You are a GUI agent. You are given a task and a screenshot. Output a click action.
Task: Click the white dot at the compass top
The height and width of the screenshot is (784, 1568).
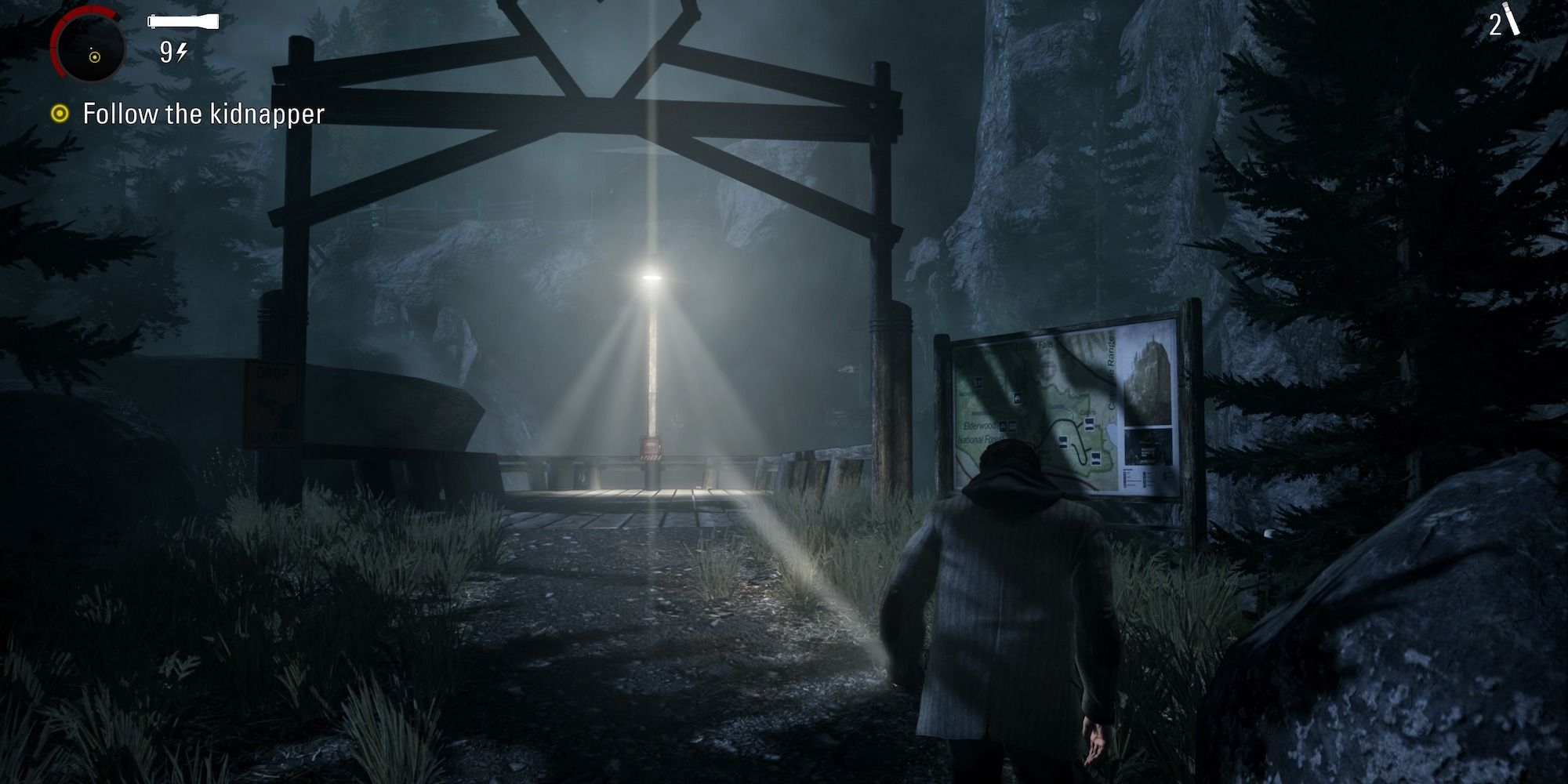[x=92, y=49]
